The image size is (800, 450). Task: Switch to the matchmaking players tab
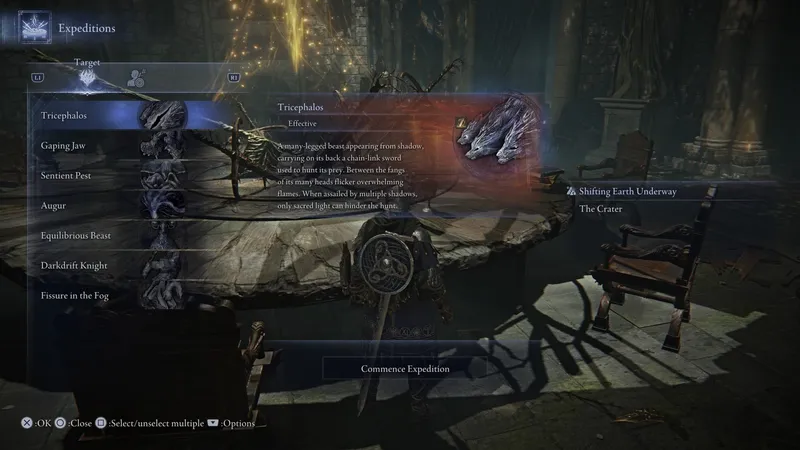pos(137,76)
